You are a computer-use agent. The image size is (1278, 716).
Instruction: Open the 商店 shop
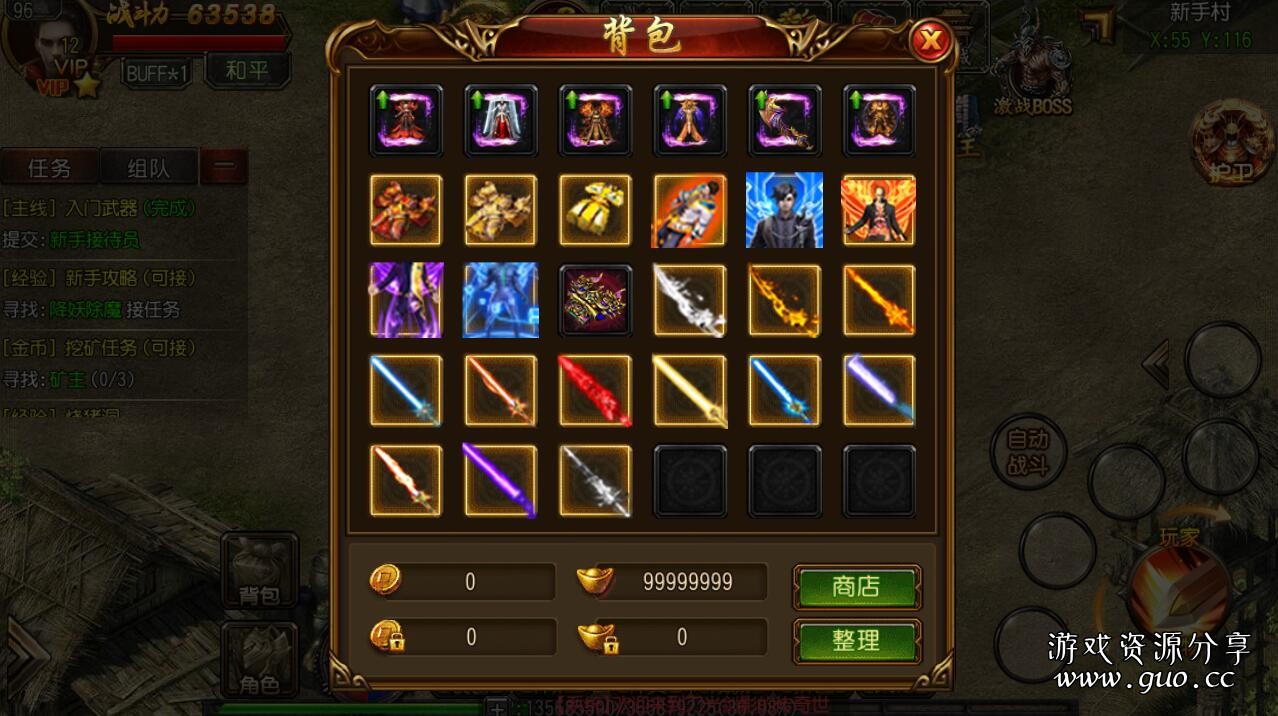[x=856, y=587]
